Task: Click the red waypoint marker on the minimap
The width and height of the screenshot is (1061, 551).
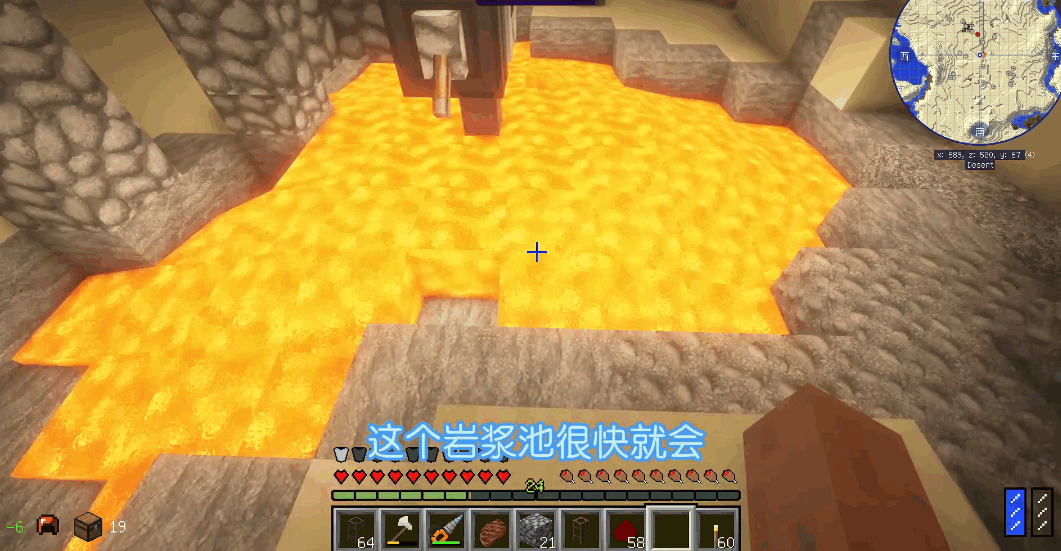Action: (x=977, y=34)
